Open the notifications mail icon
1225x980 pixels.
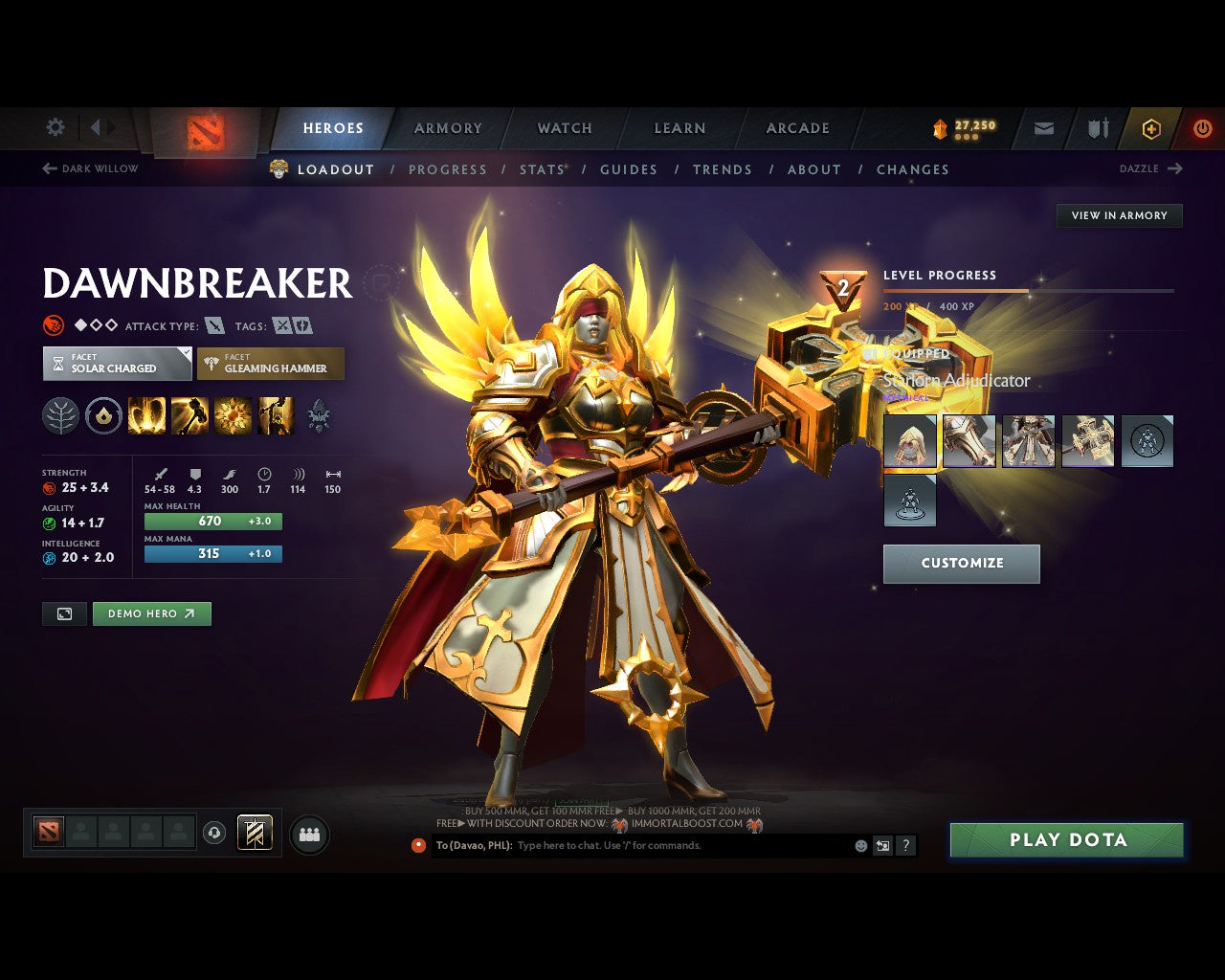tap(1042, 128)
